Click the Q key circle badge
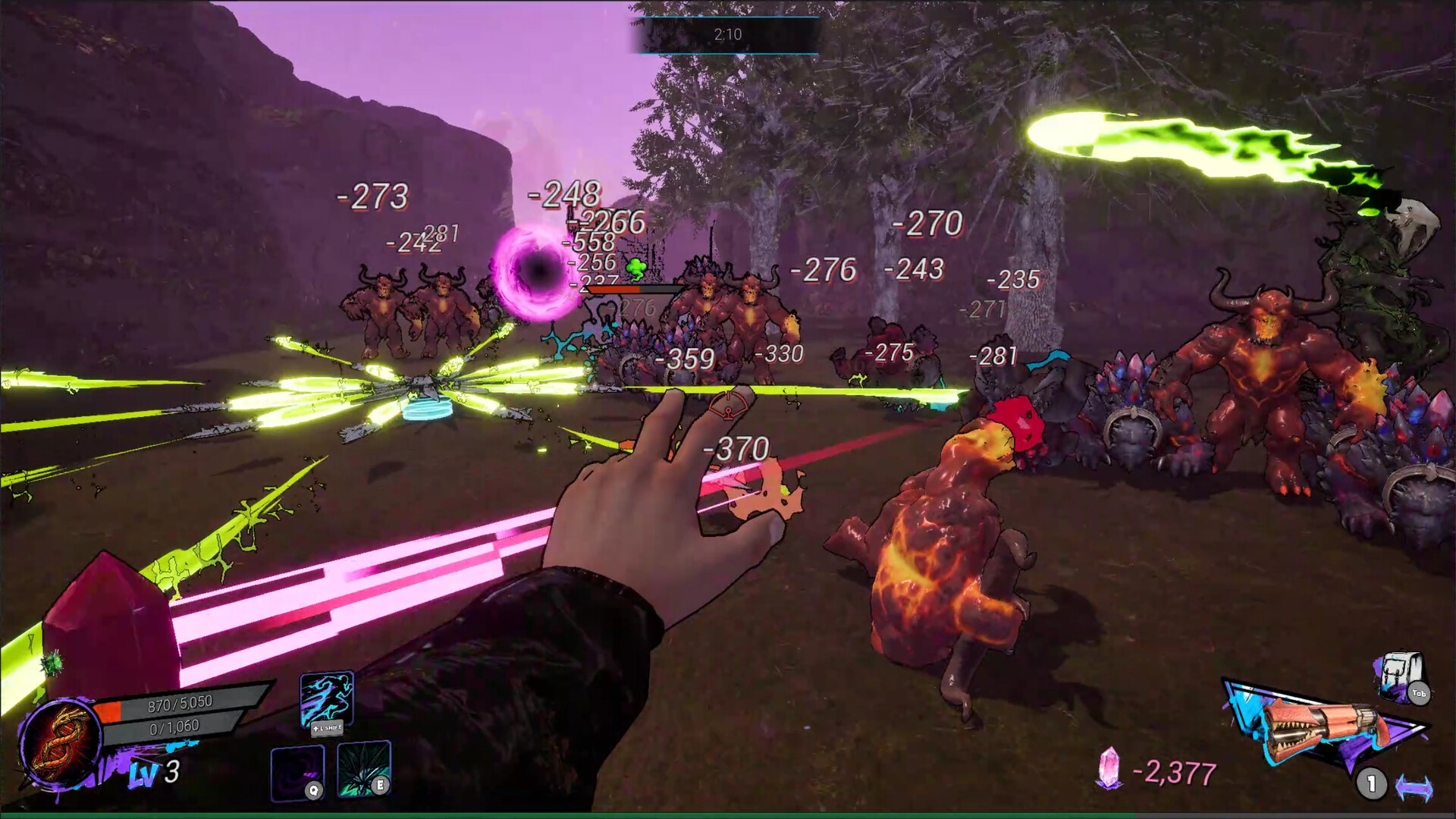 [314, 790]
